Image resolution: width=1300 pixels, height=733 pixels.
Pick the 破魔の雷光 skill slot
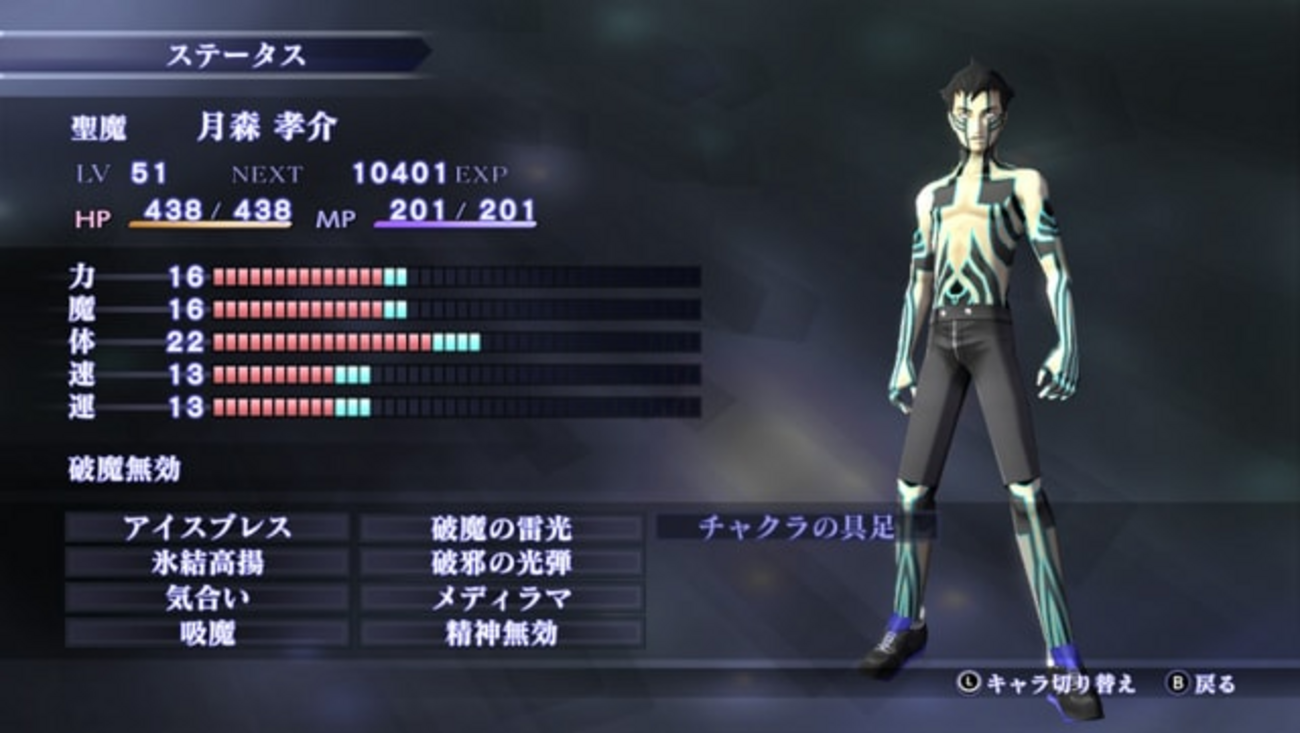(x=501, y=527)
